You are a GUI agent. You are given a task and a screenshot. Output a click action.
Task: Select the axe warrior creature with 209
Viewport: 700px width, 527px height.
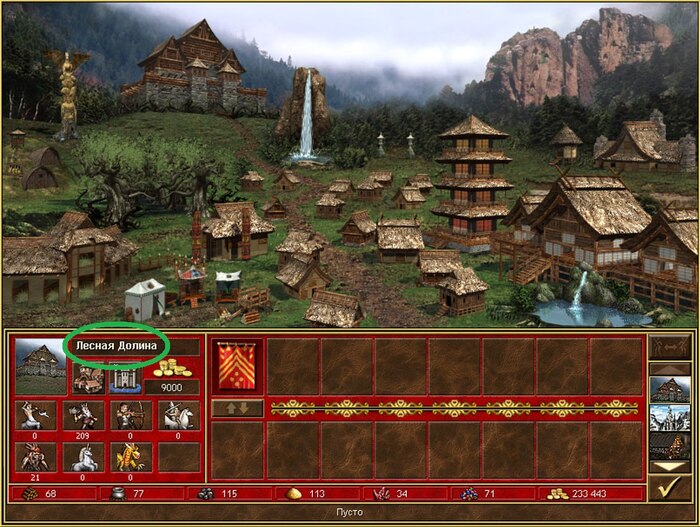click(x=83, y=415)
